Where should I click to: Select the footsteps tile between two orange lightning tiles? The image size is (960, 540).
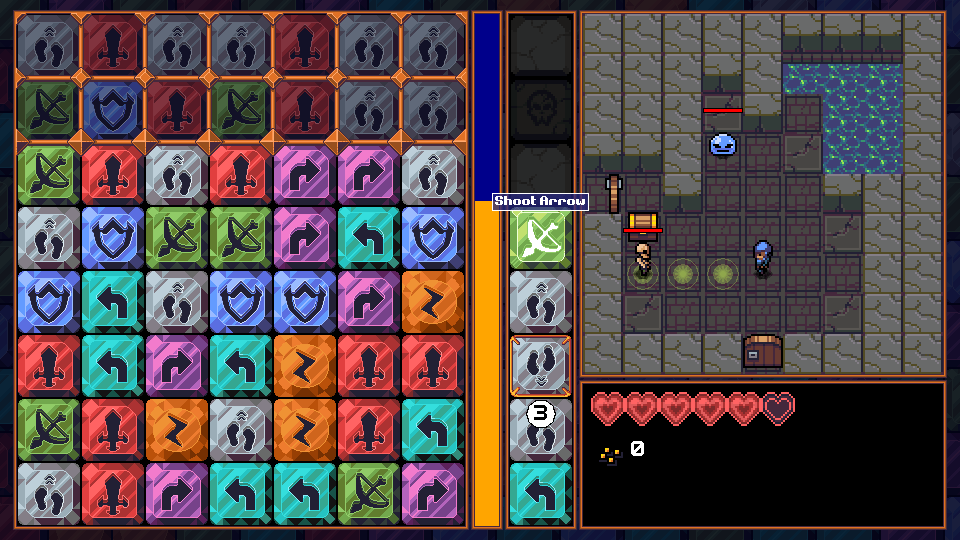pos(240,430)
